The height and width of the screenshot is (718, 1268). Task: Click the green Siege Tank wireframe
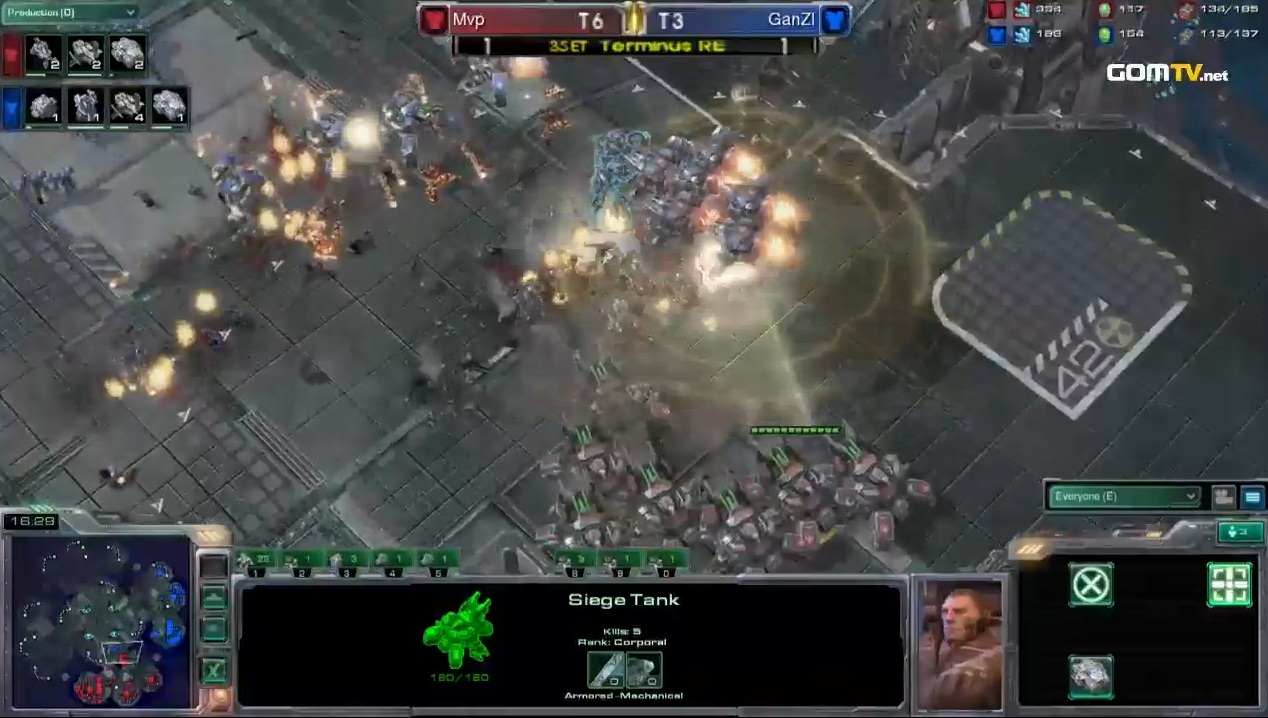click(x=458, y=629)
